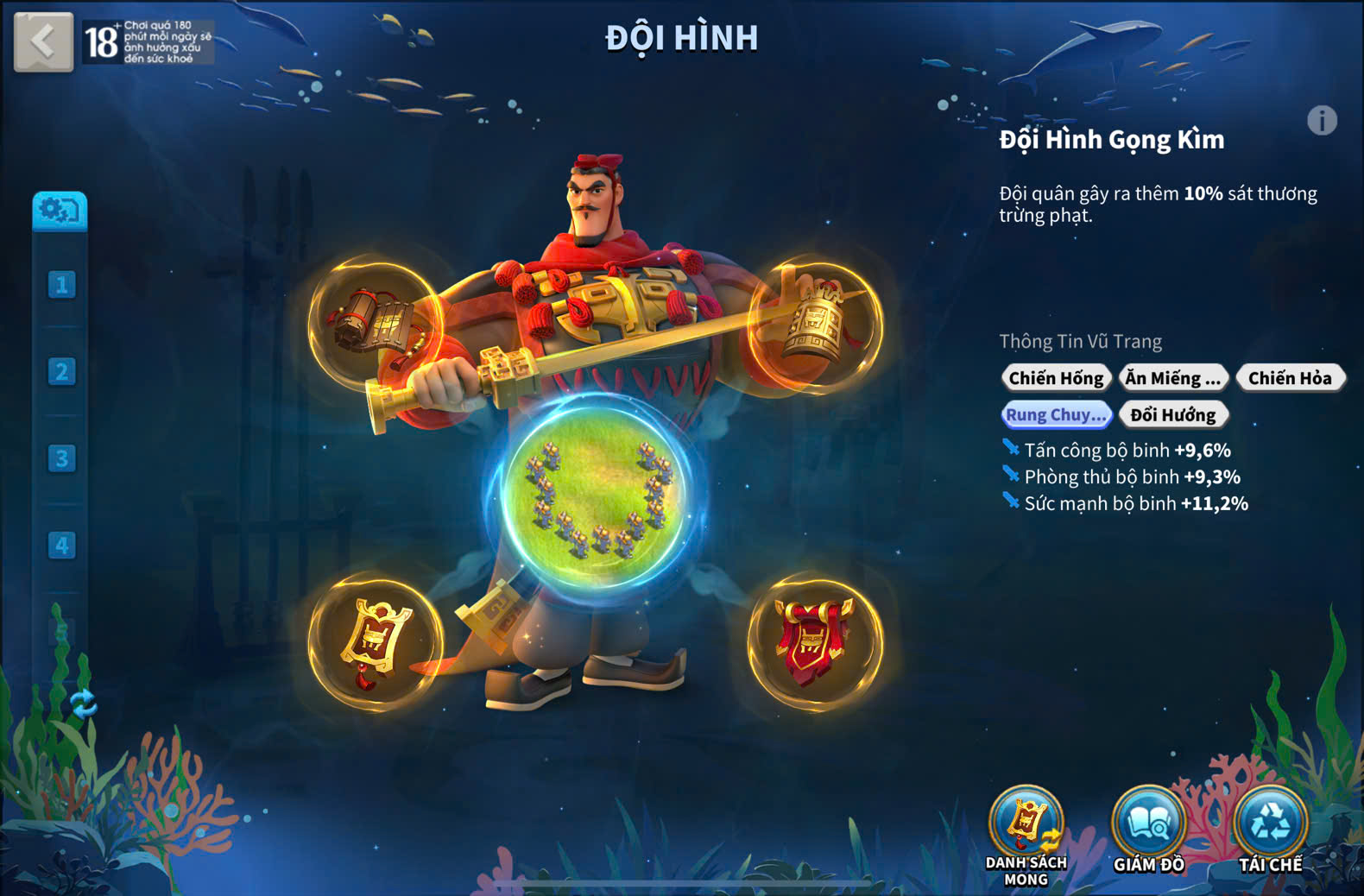Select the golden bell armament slot
1364x896 pixels.
[x=815, y=324]
